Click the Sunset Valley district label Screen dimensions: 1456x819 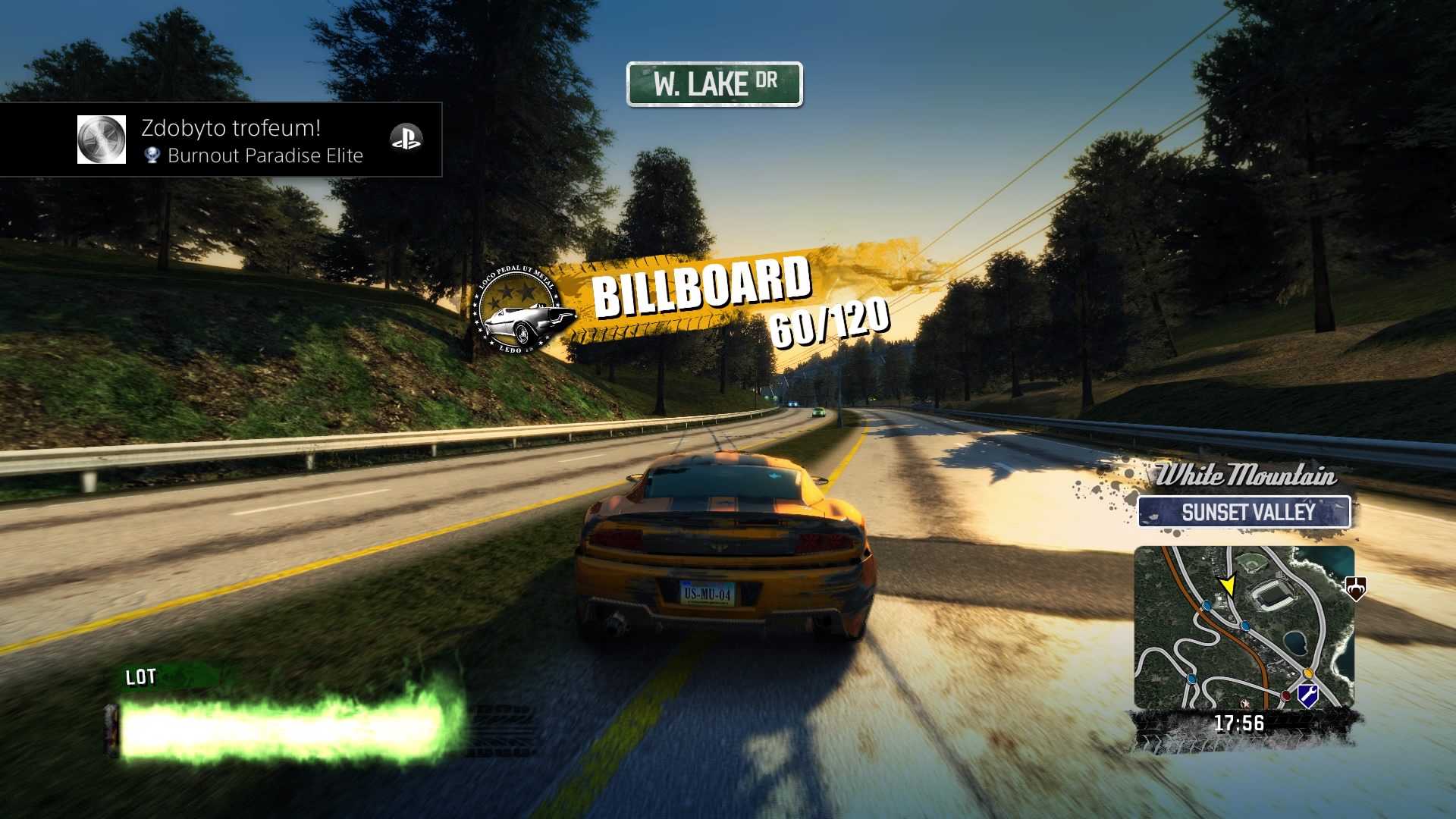coord(1244,513)
